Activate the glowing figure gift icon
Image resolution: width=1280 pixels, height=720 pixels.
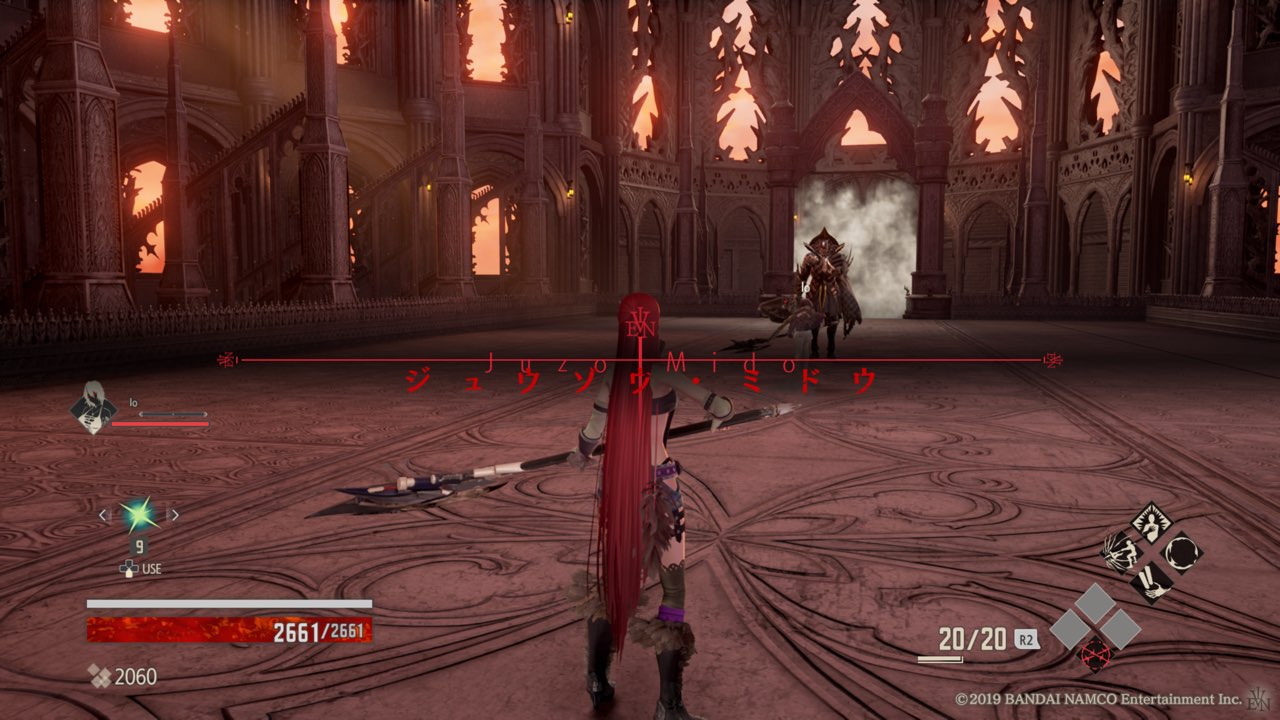(1152, 524)
